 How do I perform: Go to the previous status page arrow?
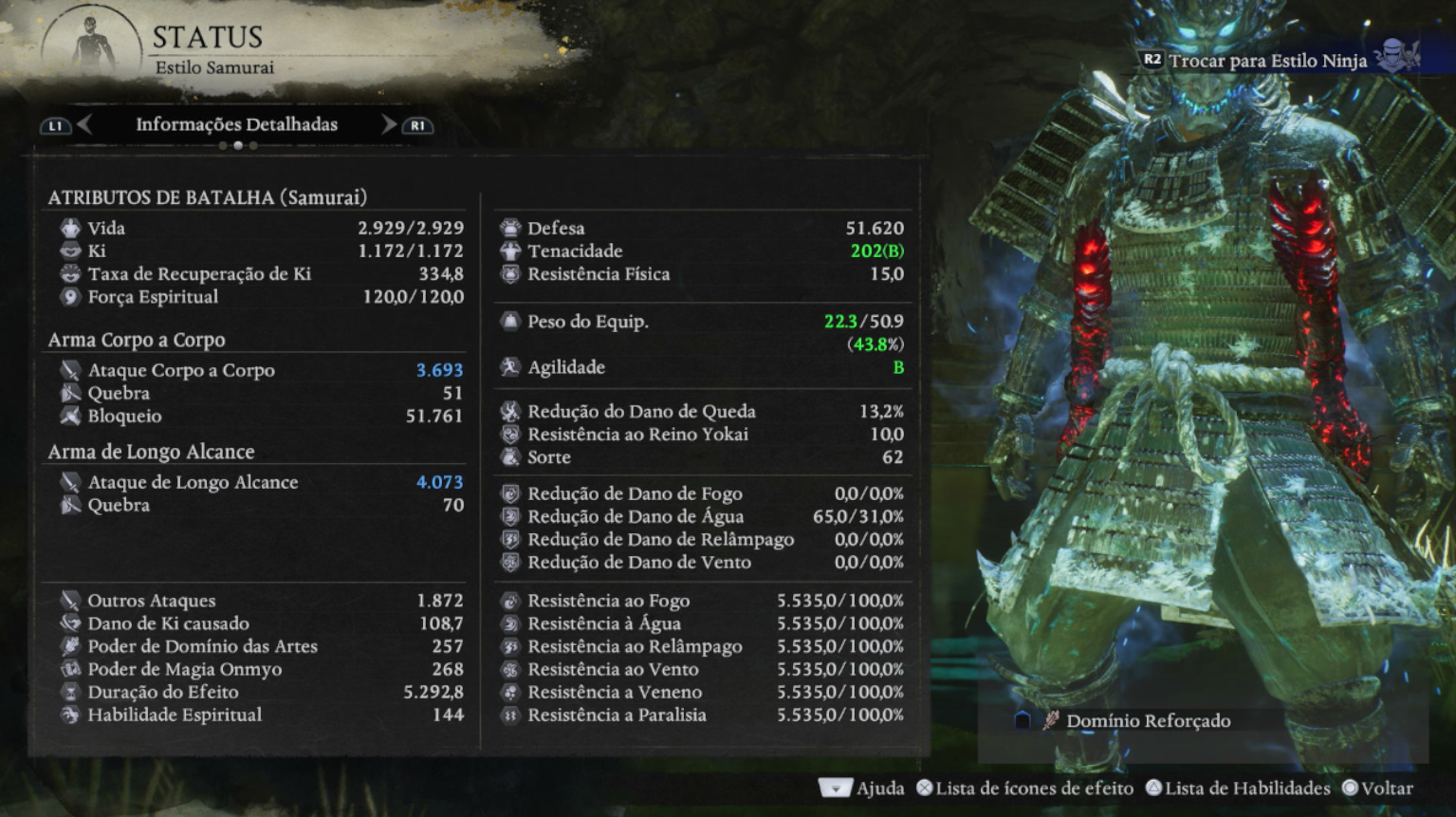(84, 124)
